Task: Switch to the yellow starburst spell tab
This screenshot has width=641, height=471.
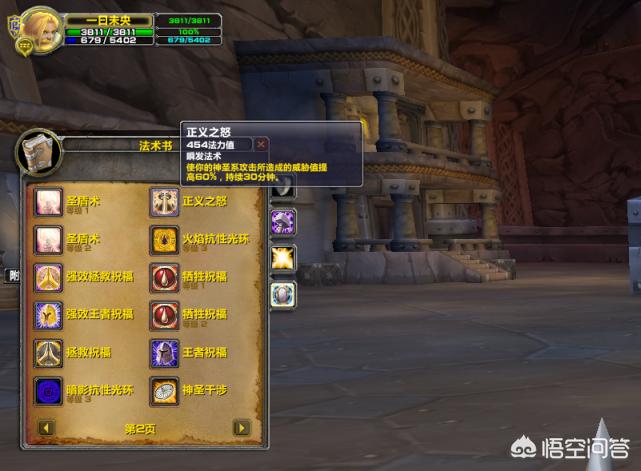Action: tap(283, 257)
